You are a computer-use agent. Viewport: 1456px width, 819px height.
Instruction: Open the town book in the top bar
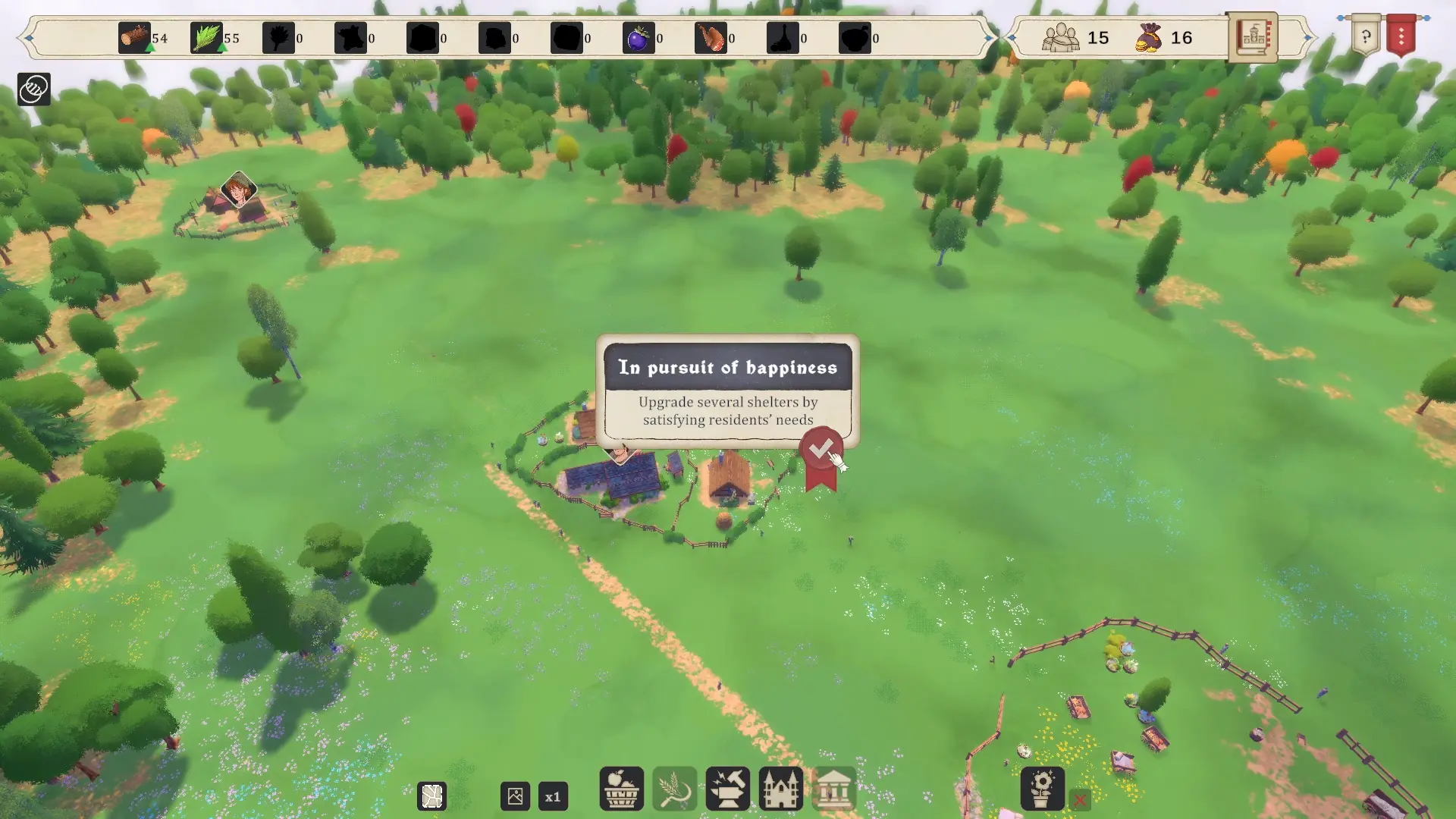[1252, 36]
